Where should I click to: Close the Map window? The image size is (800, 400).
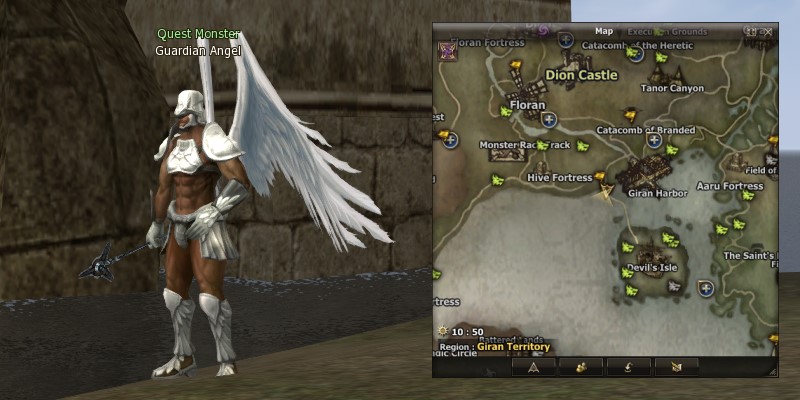click(768, 32)
